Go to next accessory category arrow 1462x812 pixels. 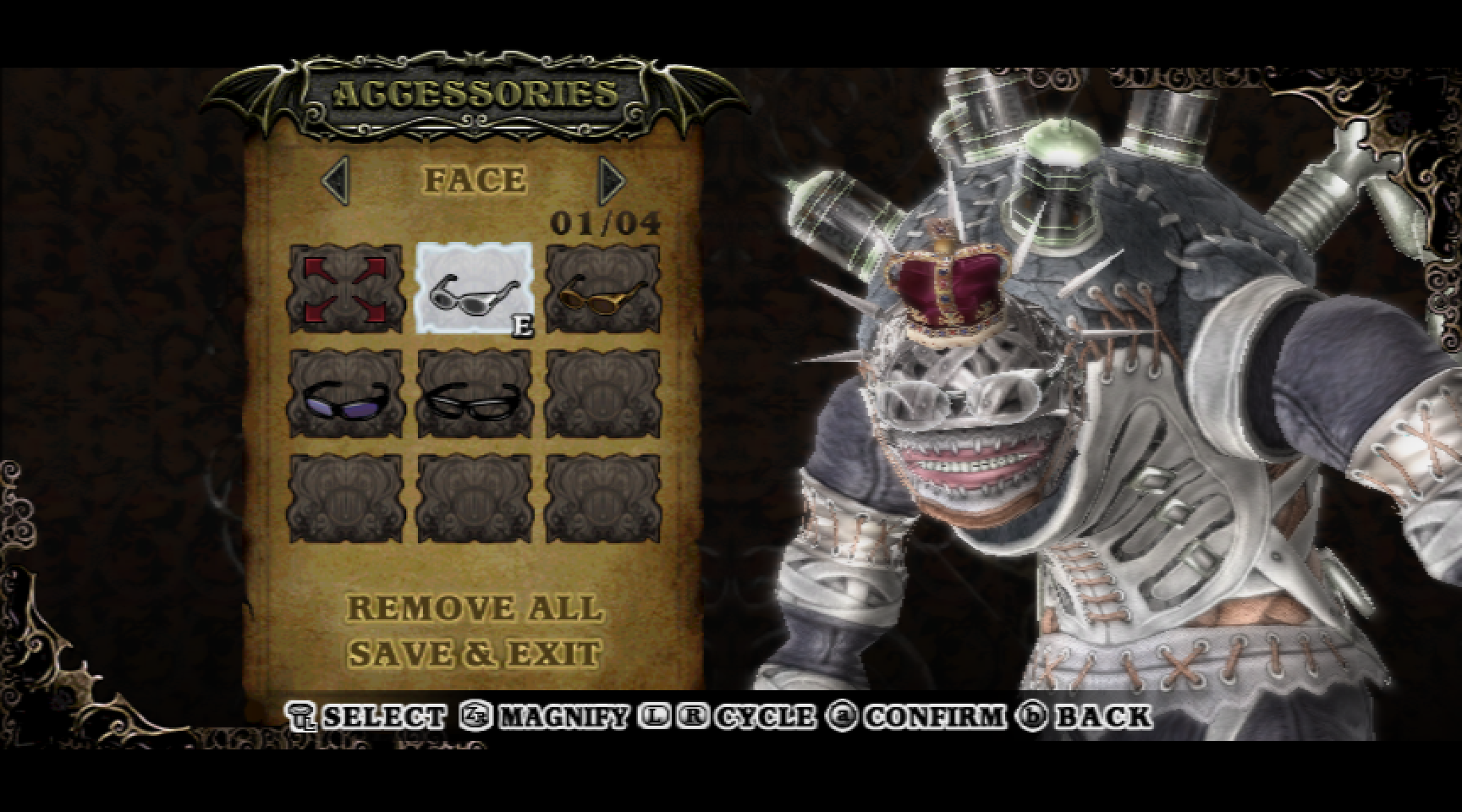pyautogui.click(x=611, y=179)
